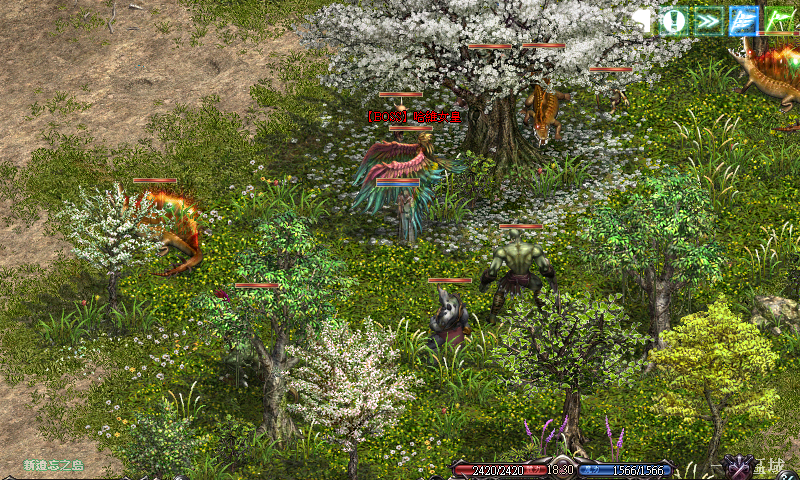Select the blue flag icon
800x480 pixels.
(743, 20)
